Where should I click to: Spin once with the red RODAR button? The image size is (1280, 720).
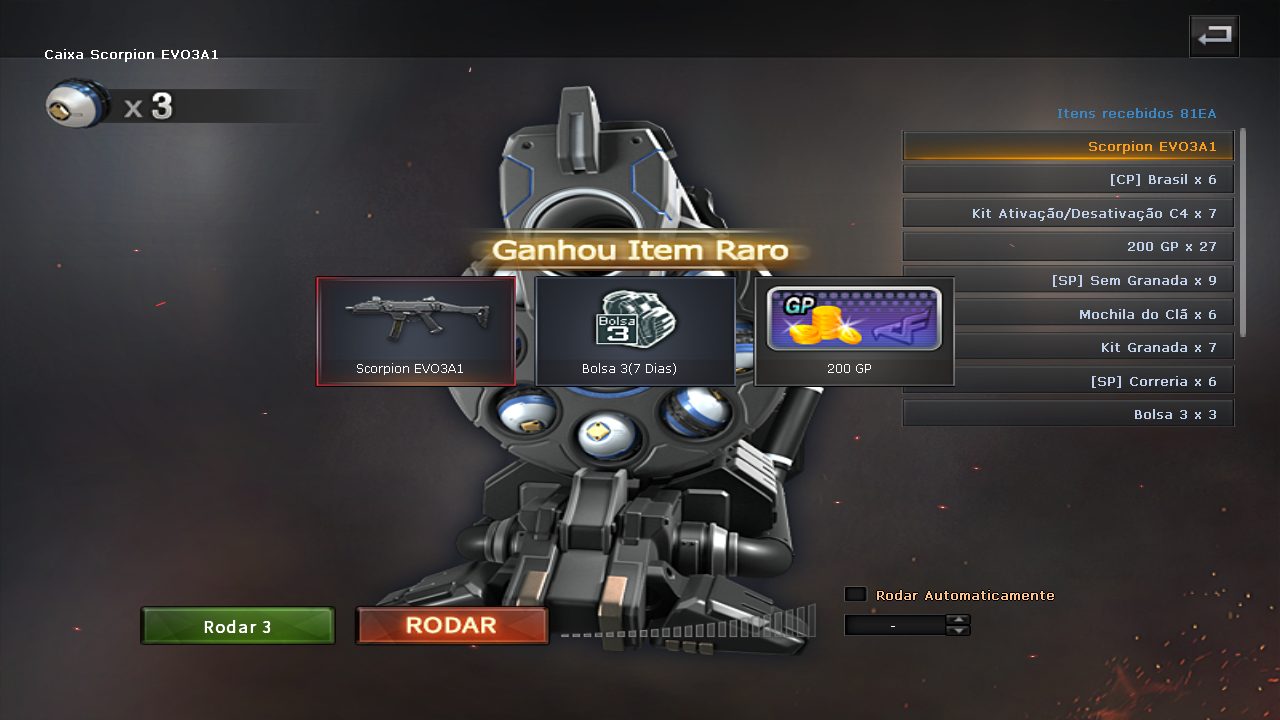451,626
